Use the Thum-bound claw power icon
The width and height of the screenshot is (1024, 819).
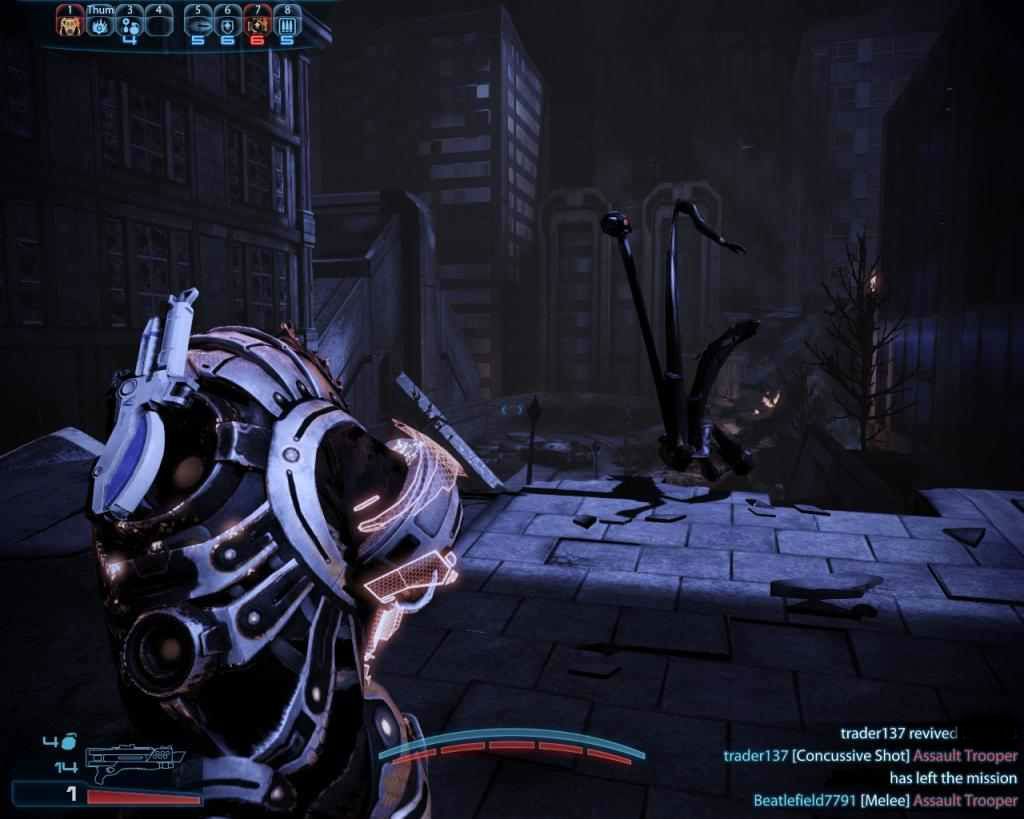[x=99, y=24]
